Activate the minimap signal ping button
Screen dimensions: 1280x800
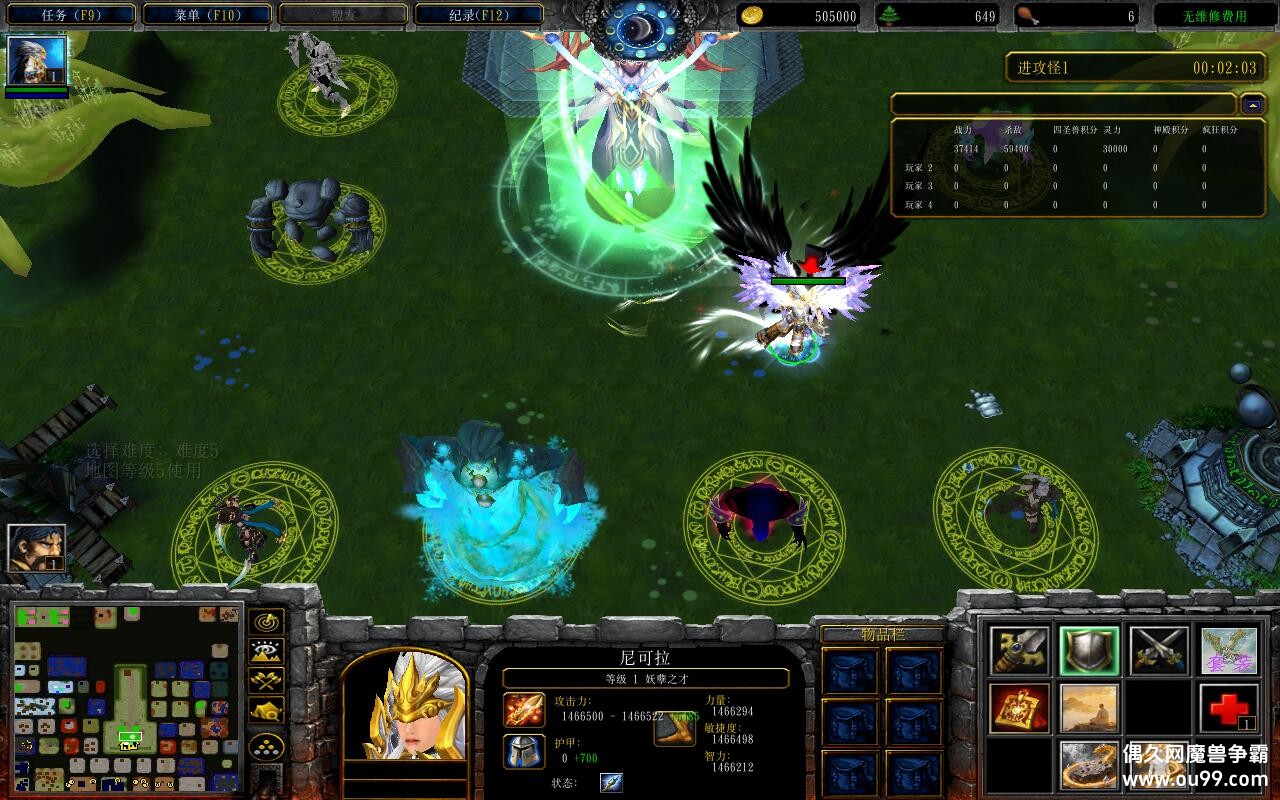tap(266, 622)
